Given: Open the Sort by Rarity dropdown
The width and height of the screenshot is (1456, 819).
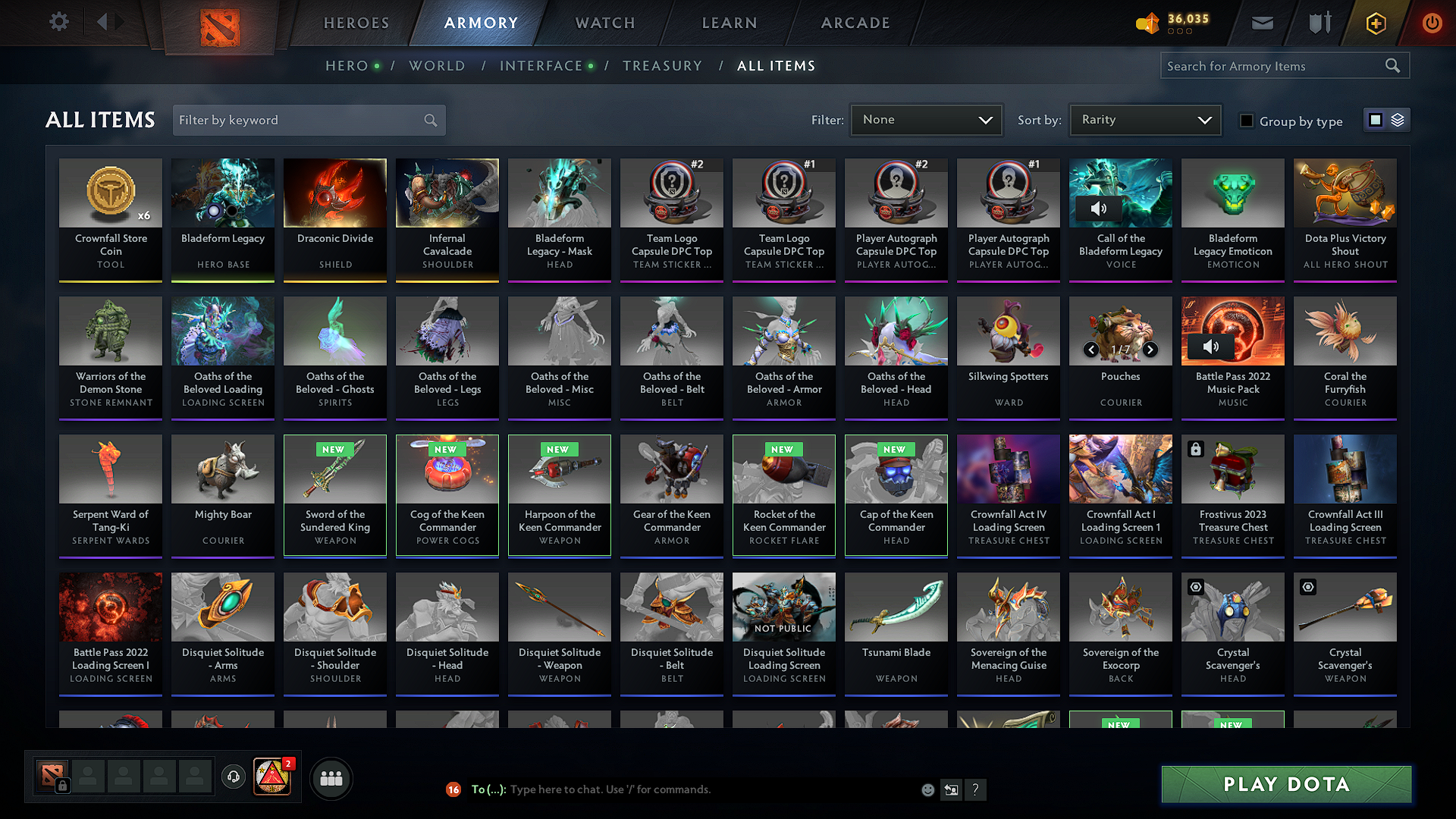Looking at the screenshot, I should (1144, 119).
